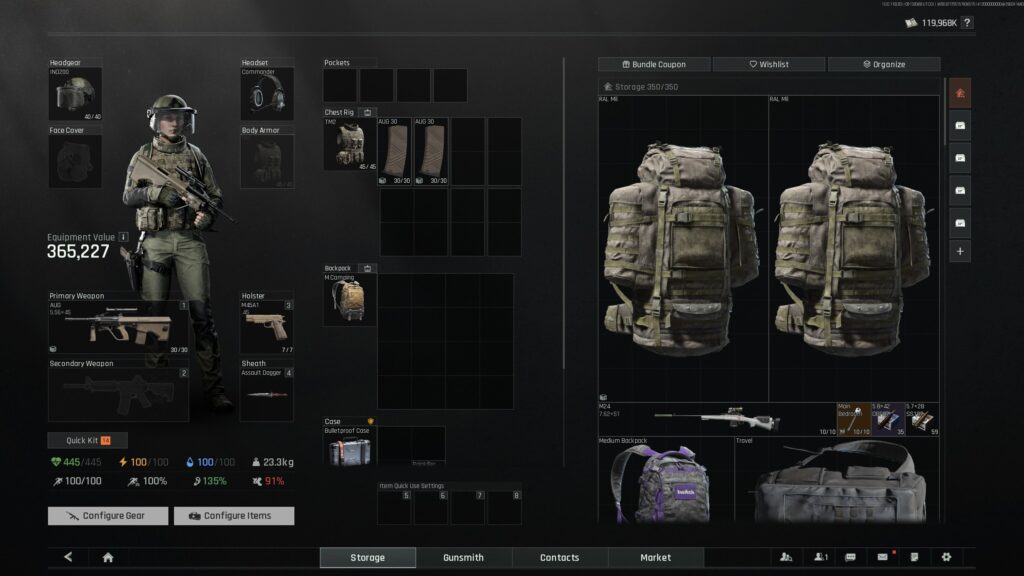The height and width of the screenshot is (576, 1024).
Task: Return to the home screen via house icon
Action: 108,557
